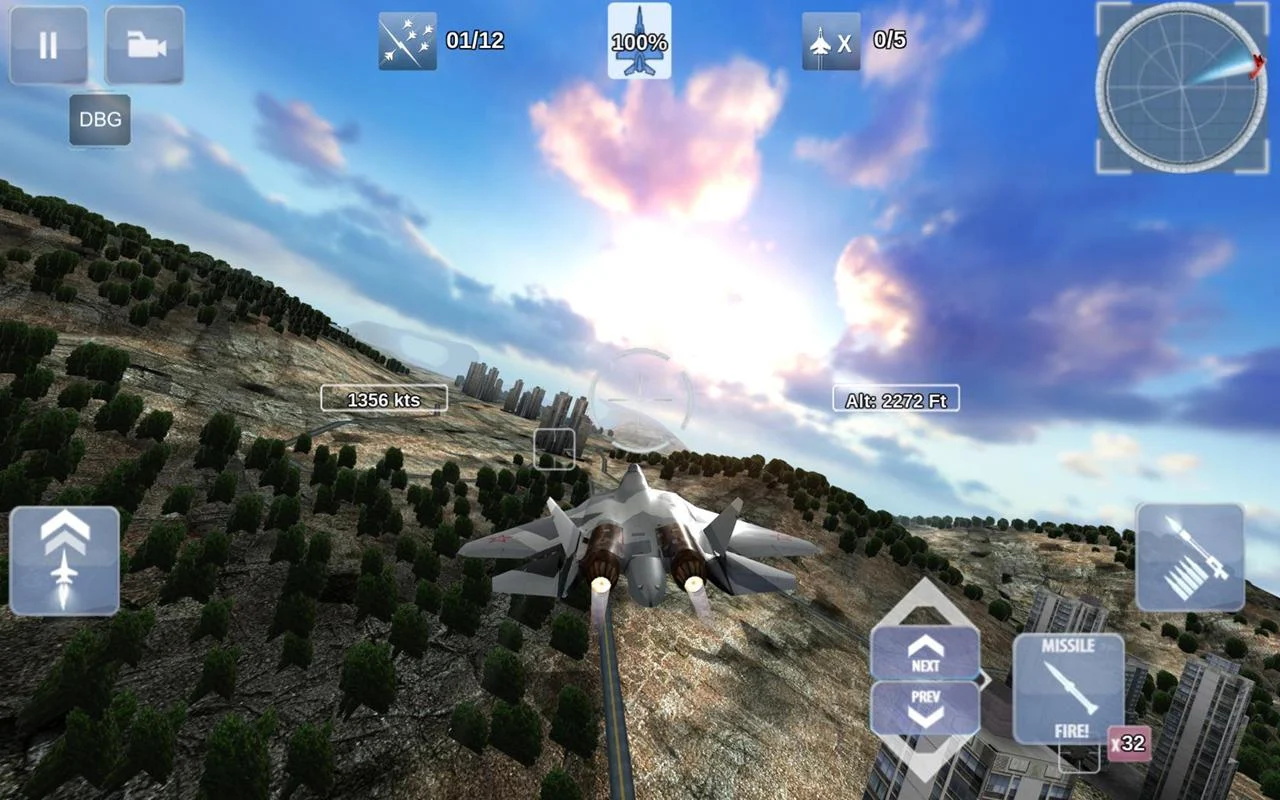This screenshot has width=1280, height=800.
Task: Click the 1356 kts speed gauge
Action: tap(384, 398)
